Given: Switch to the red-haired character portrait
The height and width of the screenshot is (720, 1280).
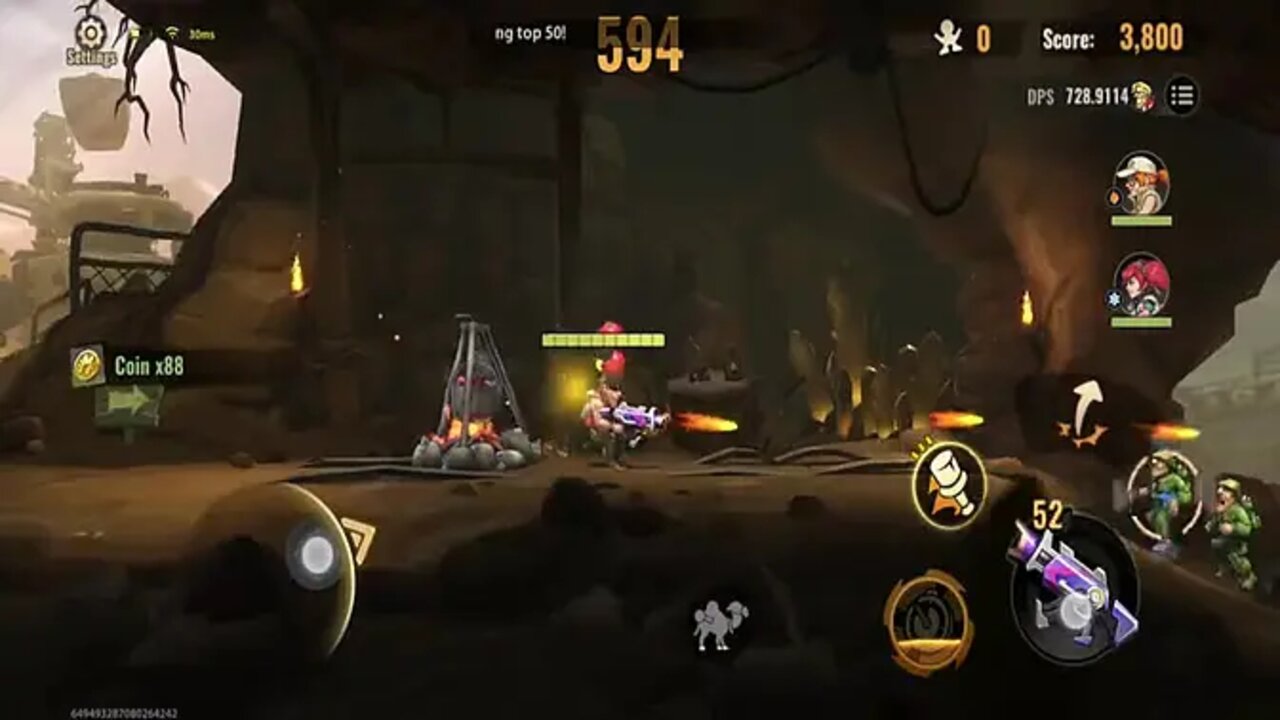Looking at the screenshot, I should click(1141, 285).
